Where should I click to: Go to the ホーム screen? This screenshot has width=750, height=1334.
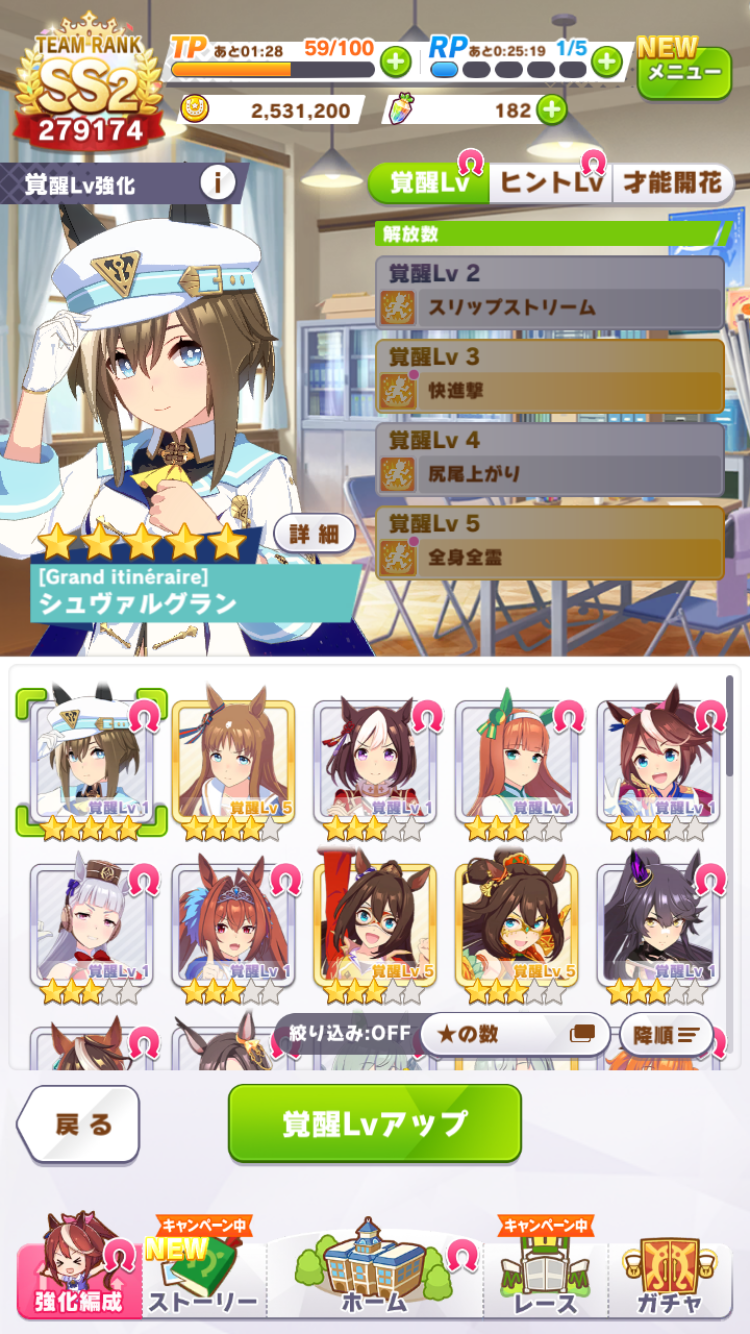coord(374,1272)
